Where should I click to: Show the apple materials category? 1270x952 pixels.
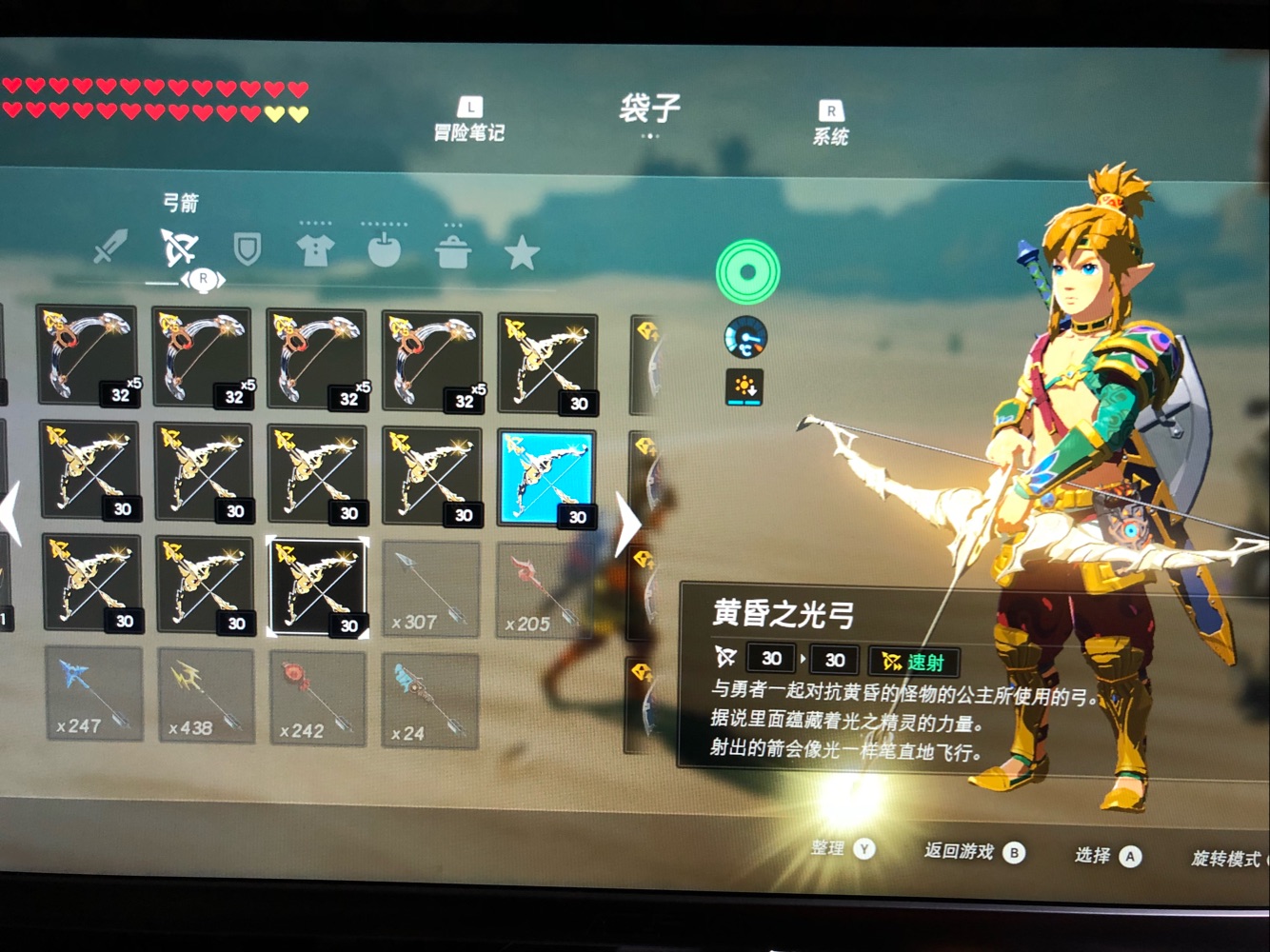[x=384, y=250]
